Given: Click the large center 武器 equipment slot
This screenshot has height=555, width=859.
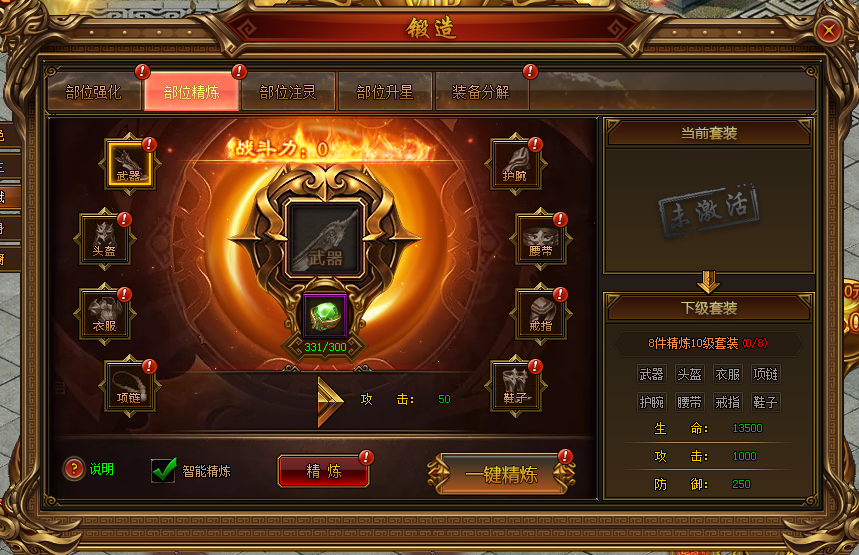Looking at the screenshot, I should point(324,239).
